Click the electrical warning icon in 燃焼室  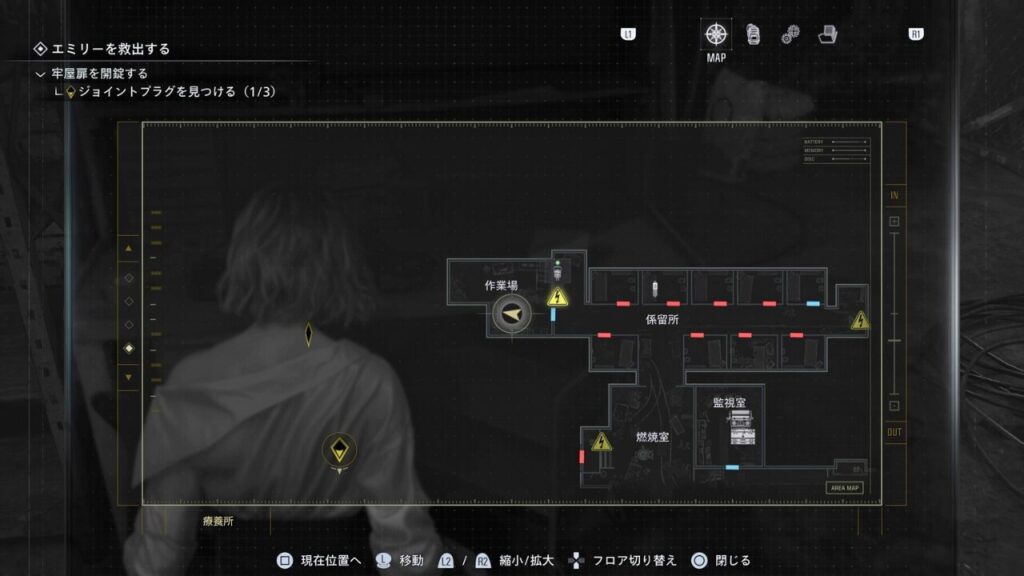pyautogui.click(x=601, y=441)
